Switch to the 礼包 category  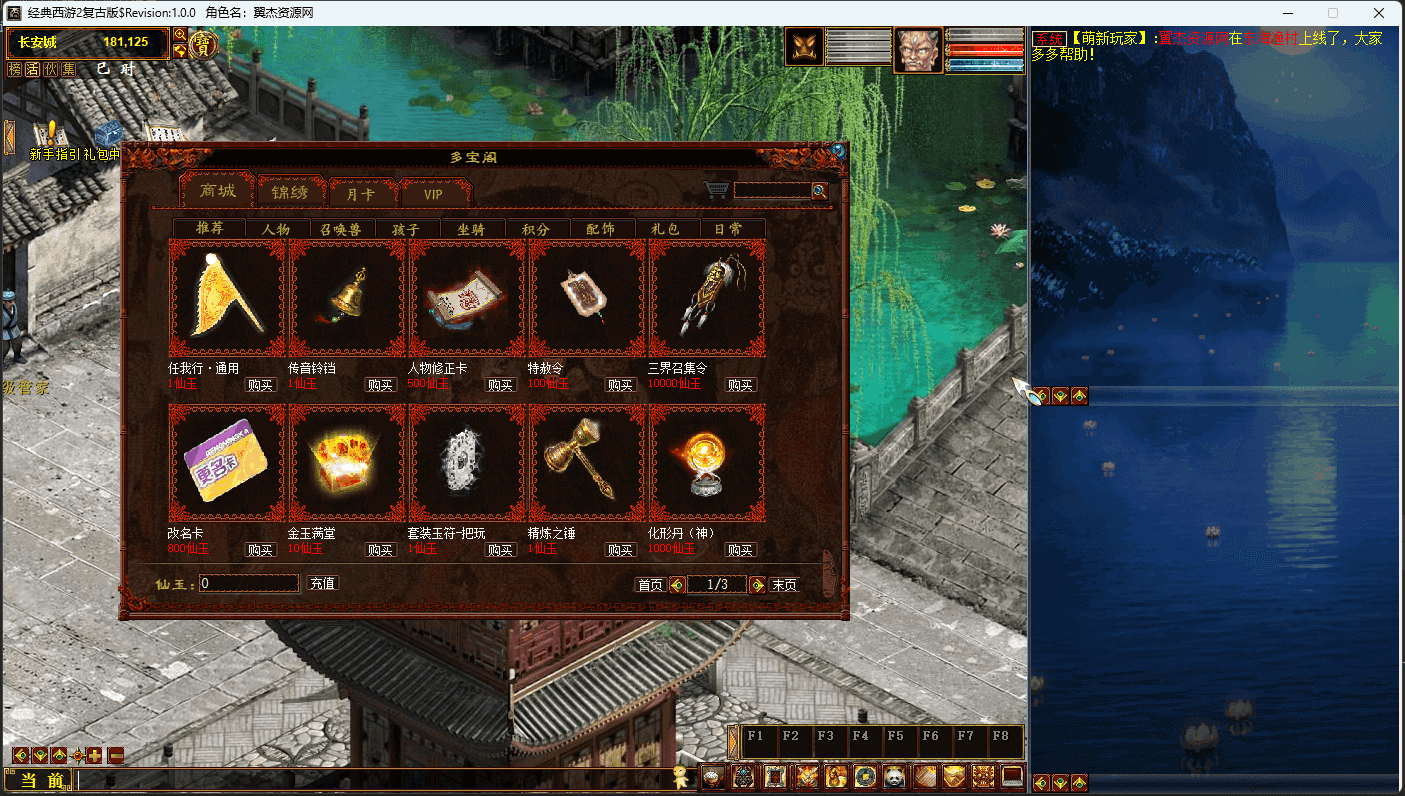665,229
